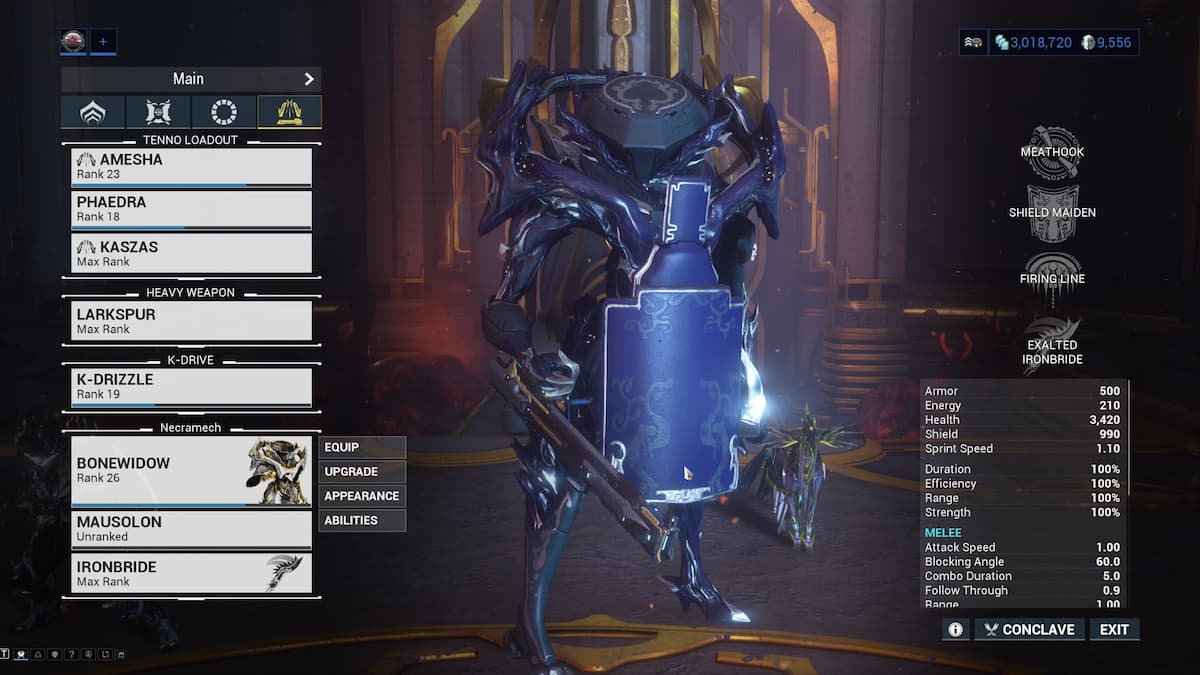Image resolution: width=1200 pixels, height=675 pixels.
Task: Select the Bonewidow Necramech slot
Action: click(x=191, y=470)
